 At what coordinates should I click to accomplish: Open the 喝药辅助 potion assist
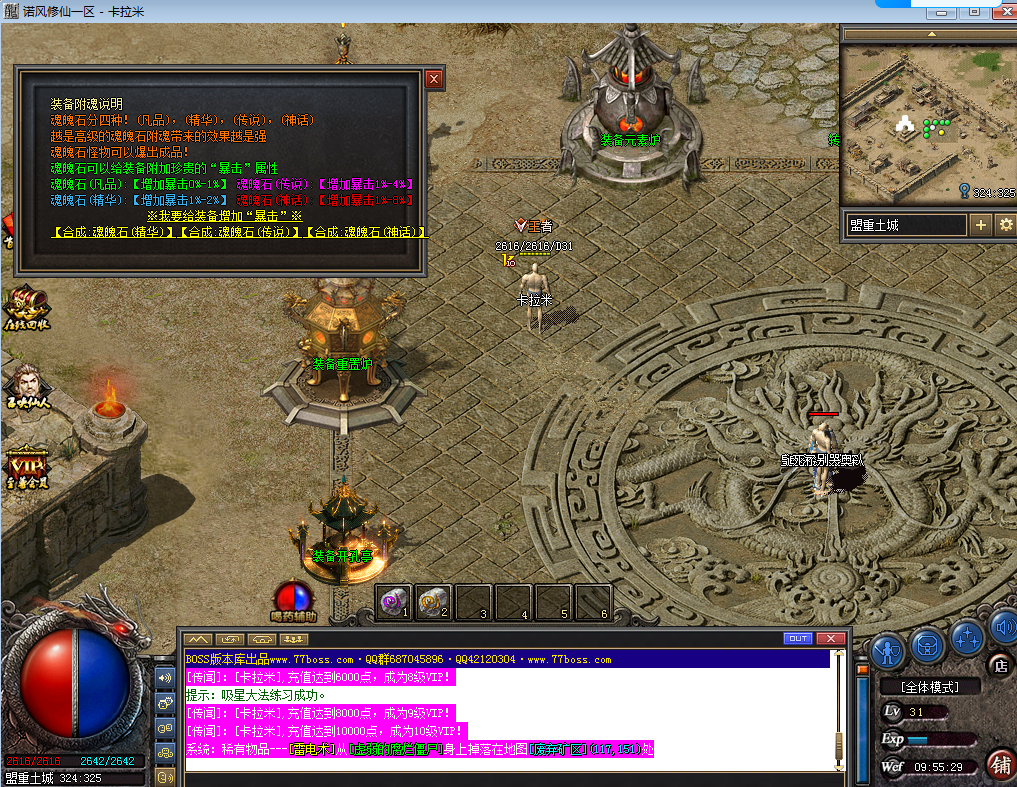click(293, 600)
